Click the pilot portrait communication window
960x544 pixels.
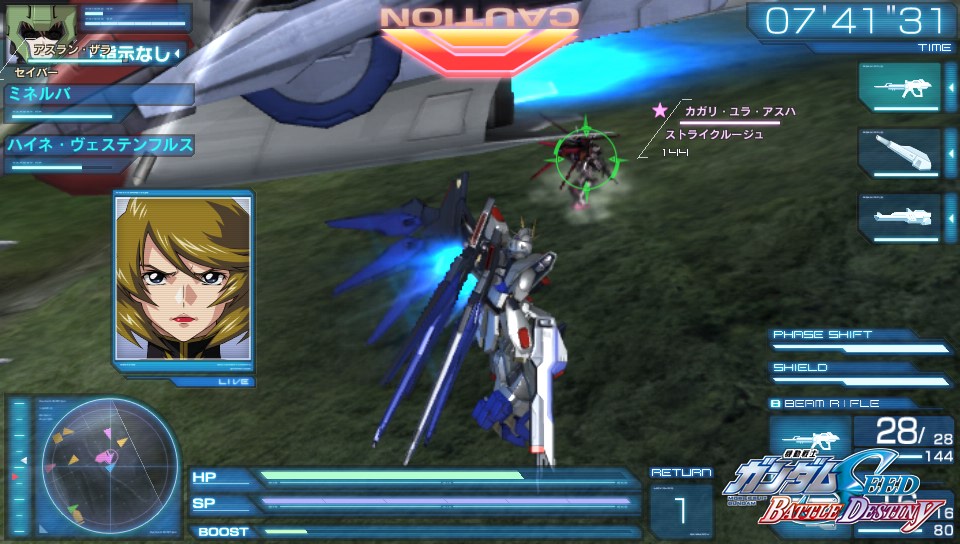(x=182, y=279)
